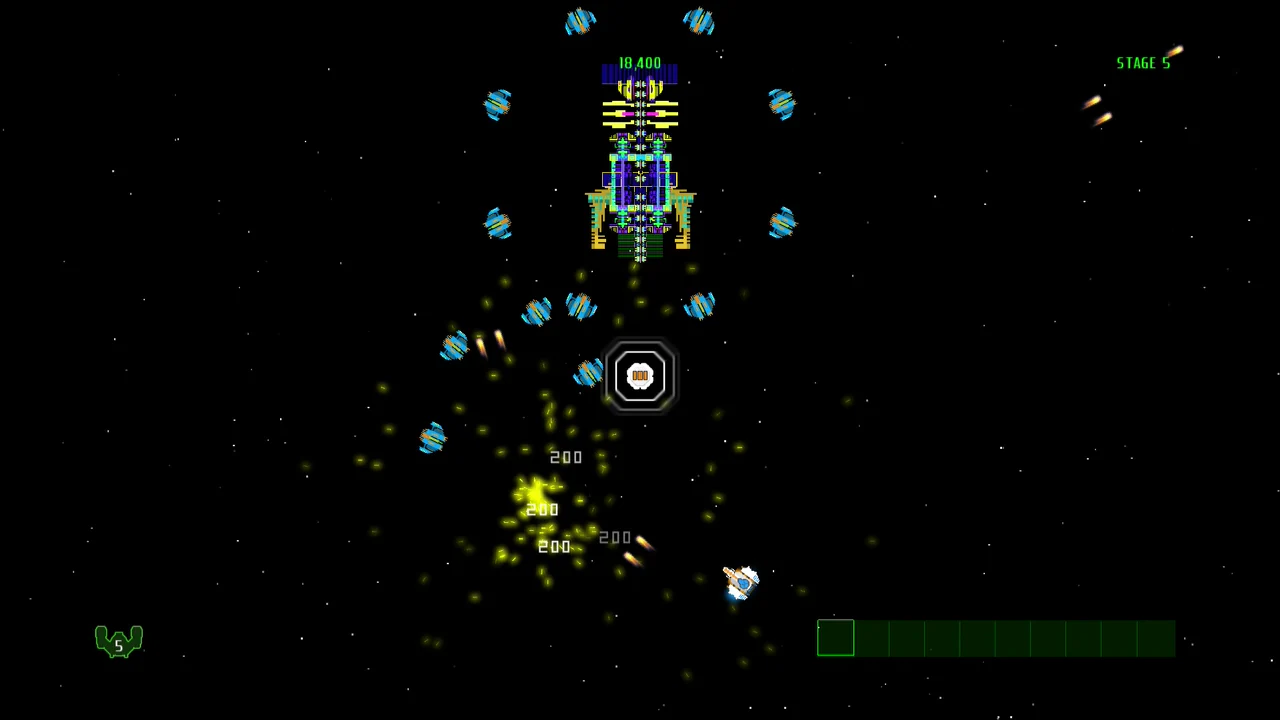The height and width of the screenshot is (720, 1280).
Task: Click the blue enemy at the top-left corner
Action: pos(581,22)
